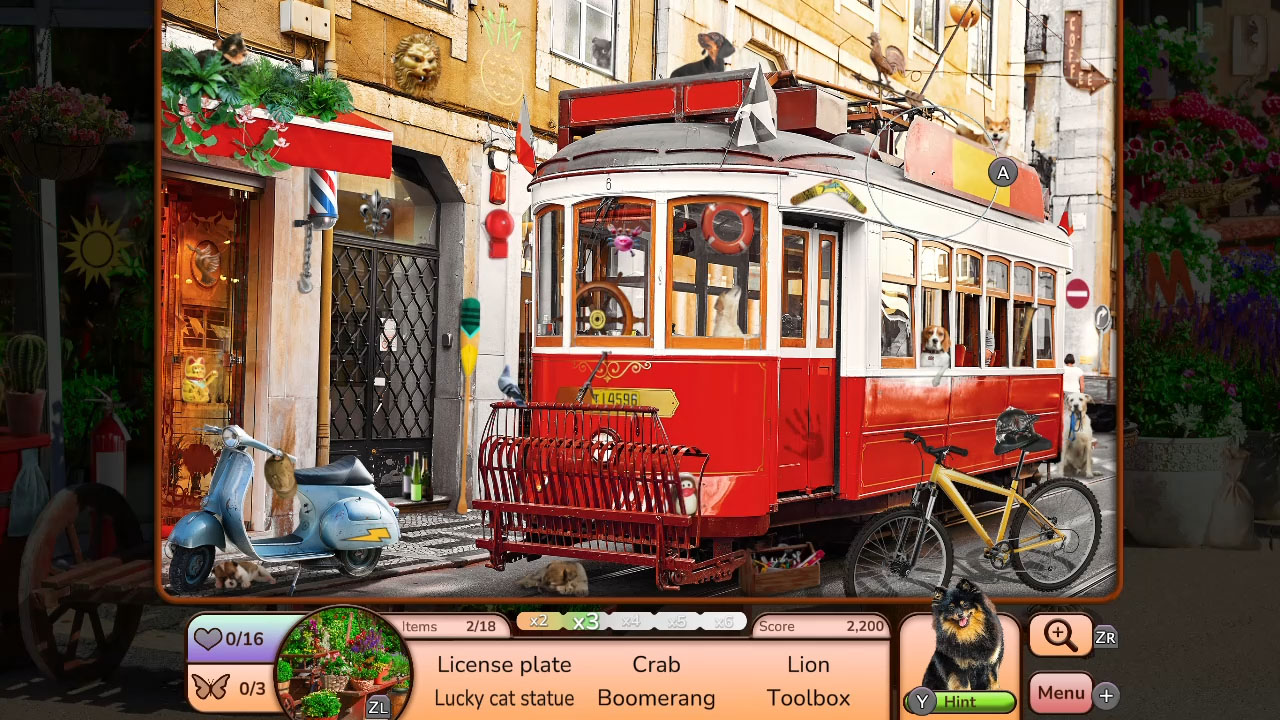Open the Menu

[x=1060, y=692]
